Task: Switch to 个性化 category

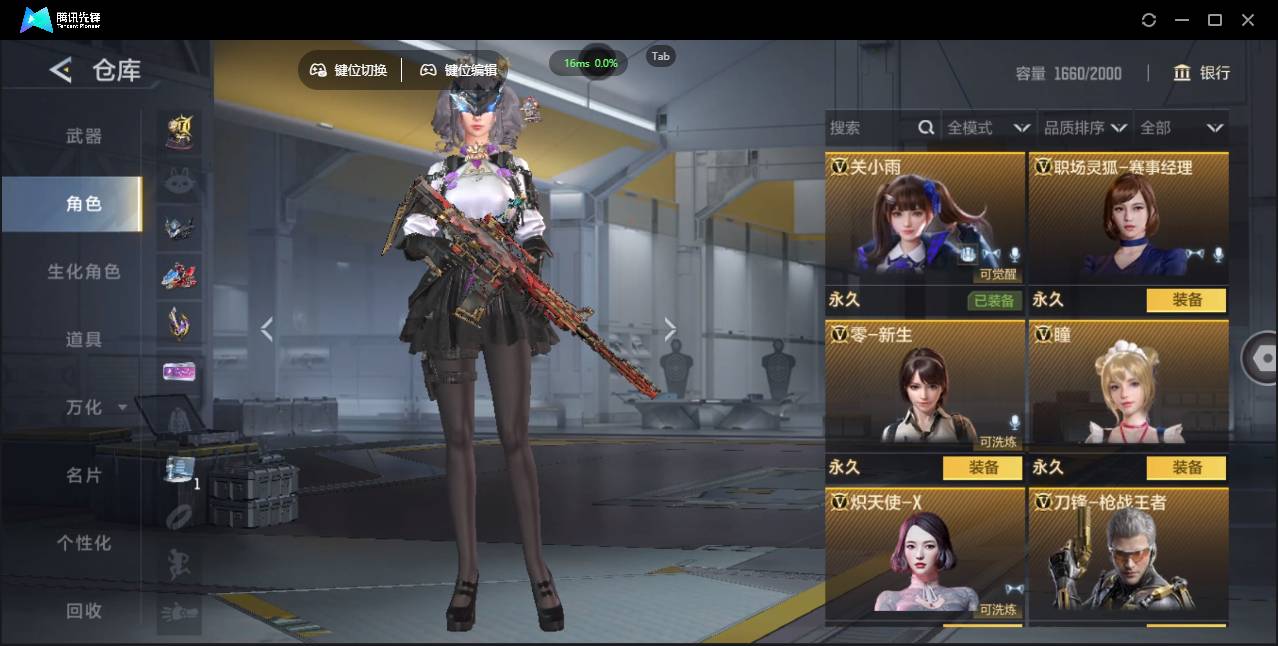Action: (84, 544)
